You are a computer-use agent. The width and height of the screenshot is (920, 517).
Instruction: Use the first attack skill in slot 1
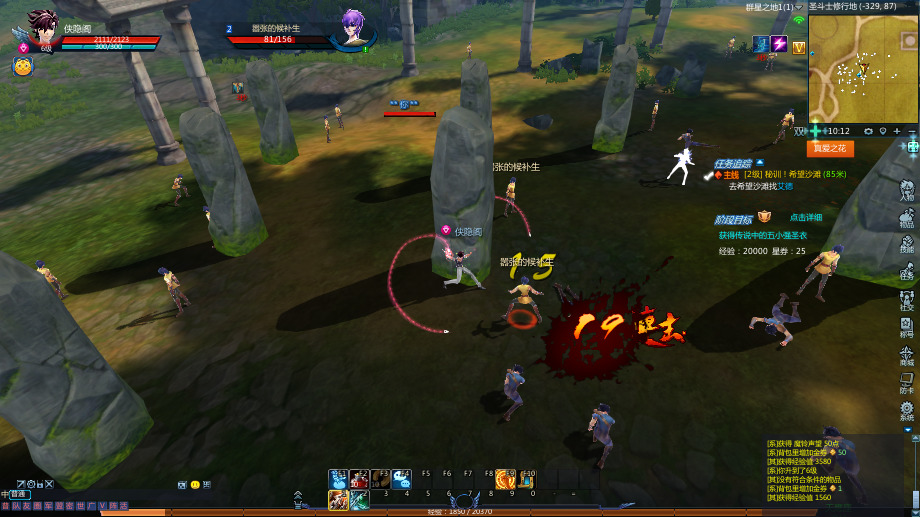tap(338, 499)
